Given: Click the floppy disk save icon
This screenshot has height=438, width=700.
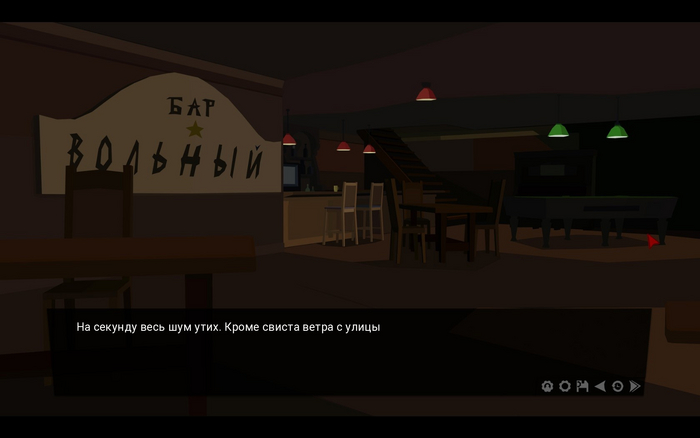Looking at the screenshot, I should [582, 386].
